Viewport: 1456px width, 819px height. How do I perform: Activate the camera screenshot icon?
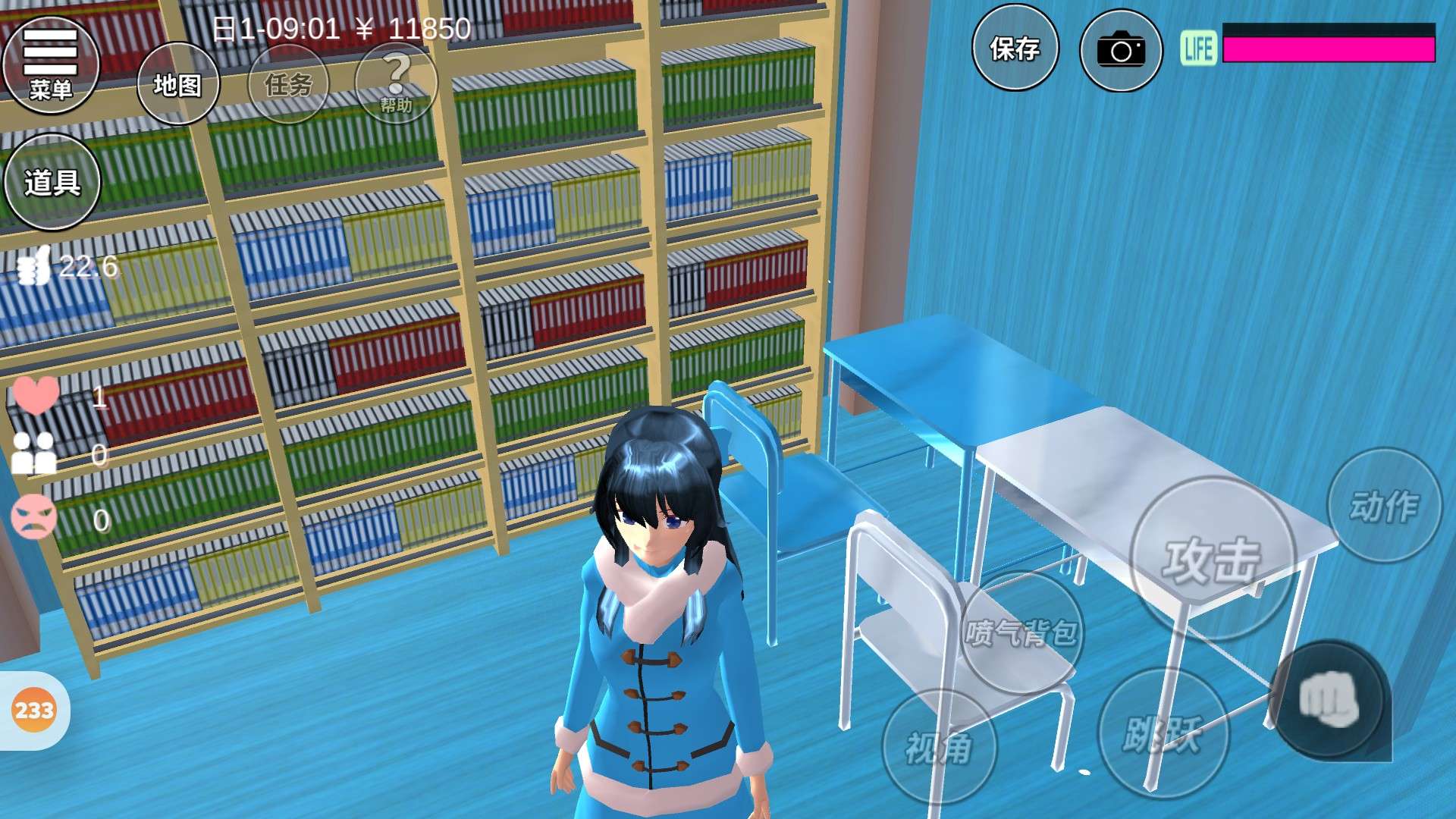1121,50
